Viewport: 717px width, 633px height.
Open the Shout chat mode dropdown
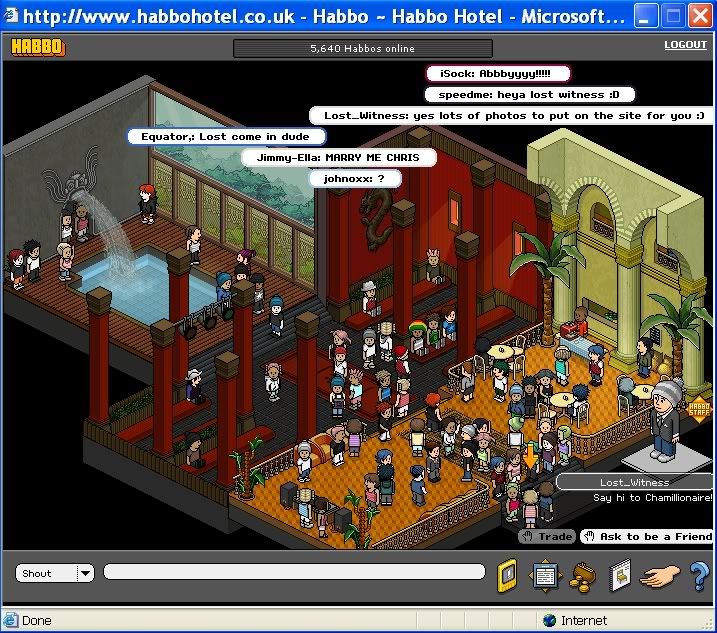coord(85,573)
